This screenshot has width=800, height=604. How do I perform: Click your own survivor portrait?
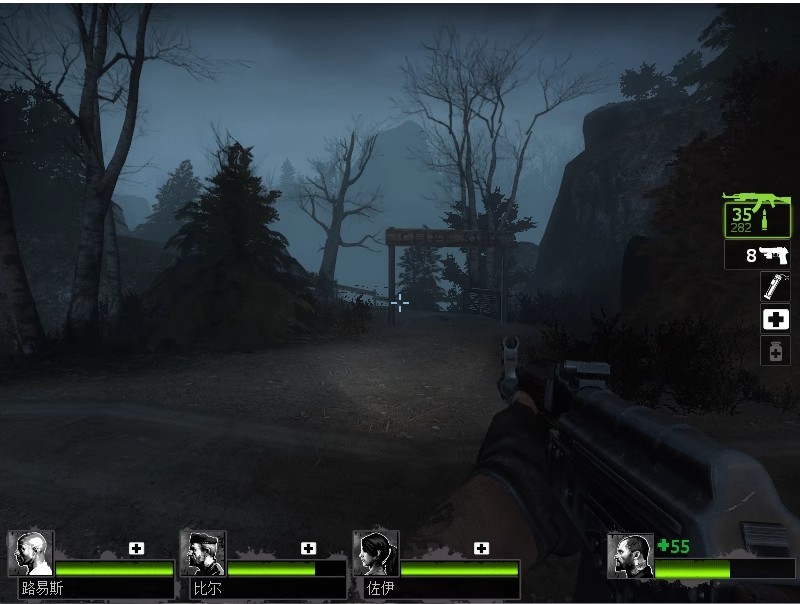[630, 555]
